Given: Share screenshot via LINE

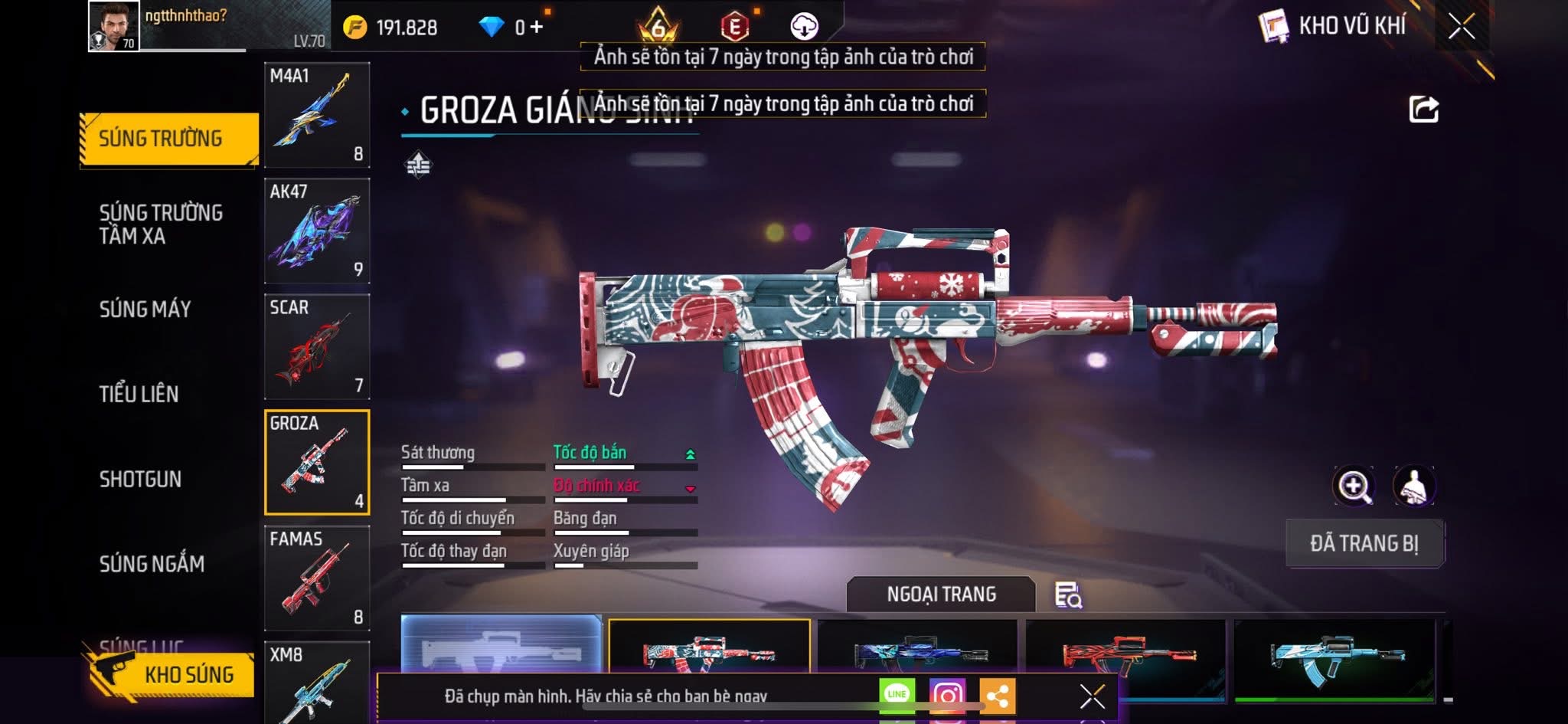Looking at the screenshot, I should click(897, 695).
